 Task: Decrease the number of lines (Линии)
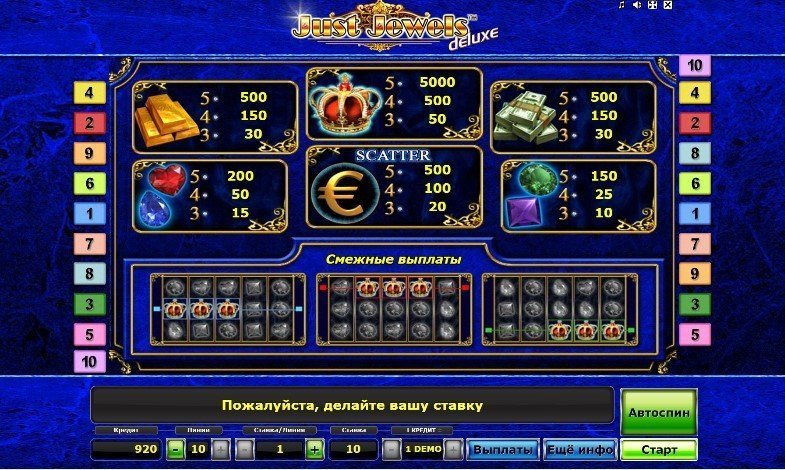(175, 450)
